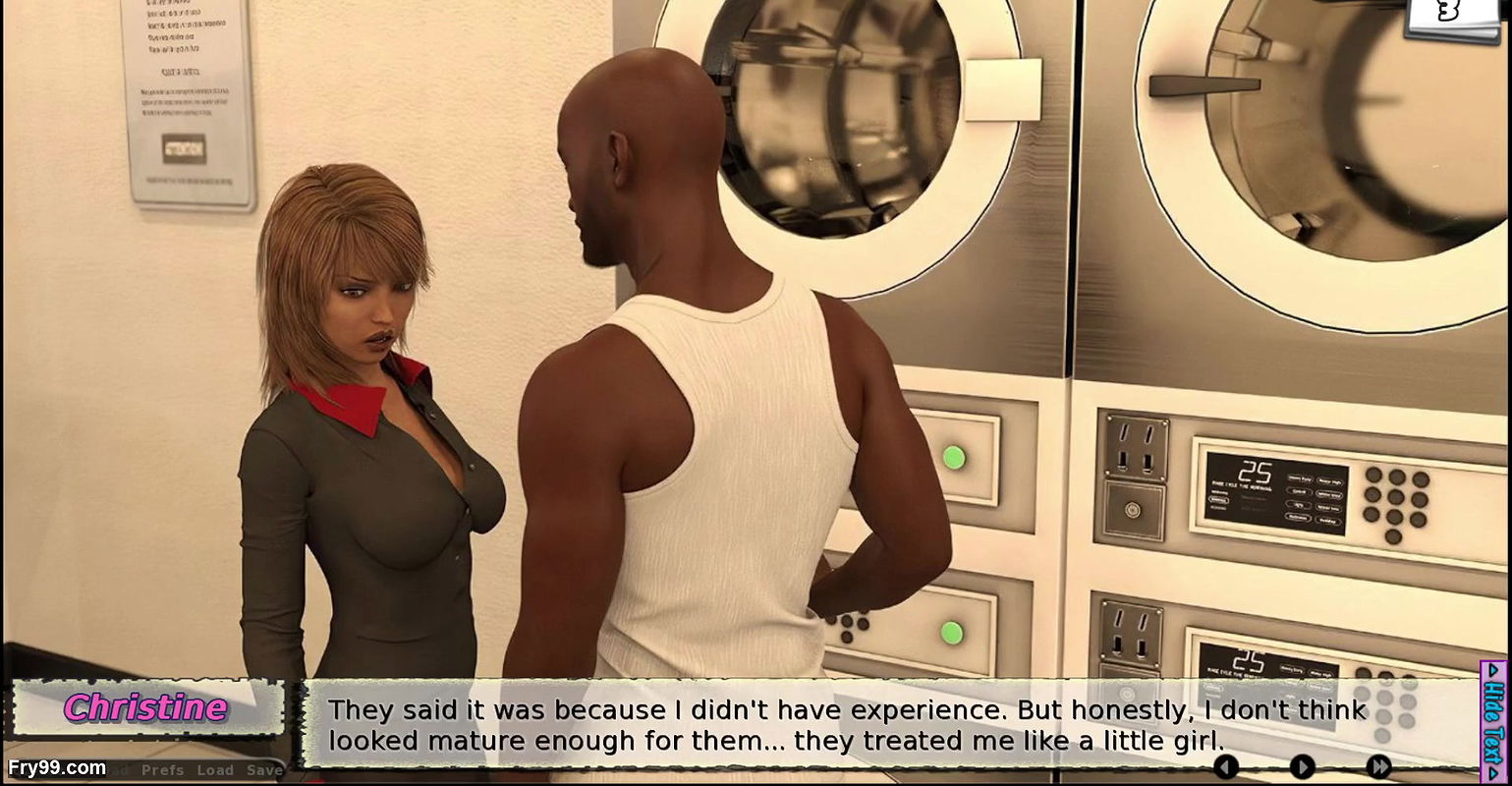This screenshot has width=1512, height=786.
Task: Open the Prefs menu
Action: pos(162,771)
